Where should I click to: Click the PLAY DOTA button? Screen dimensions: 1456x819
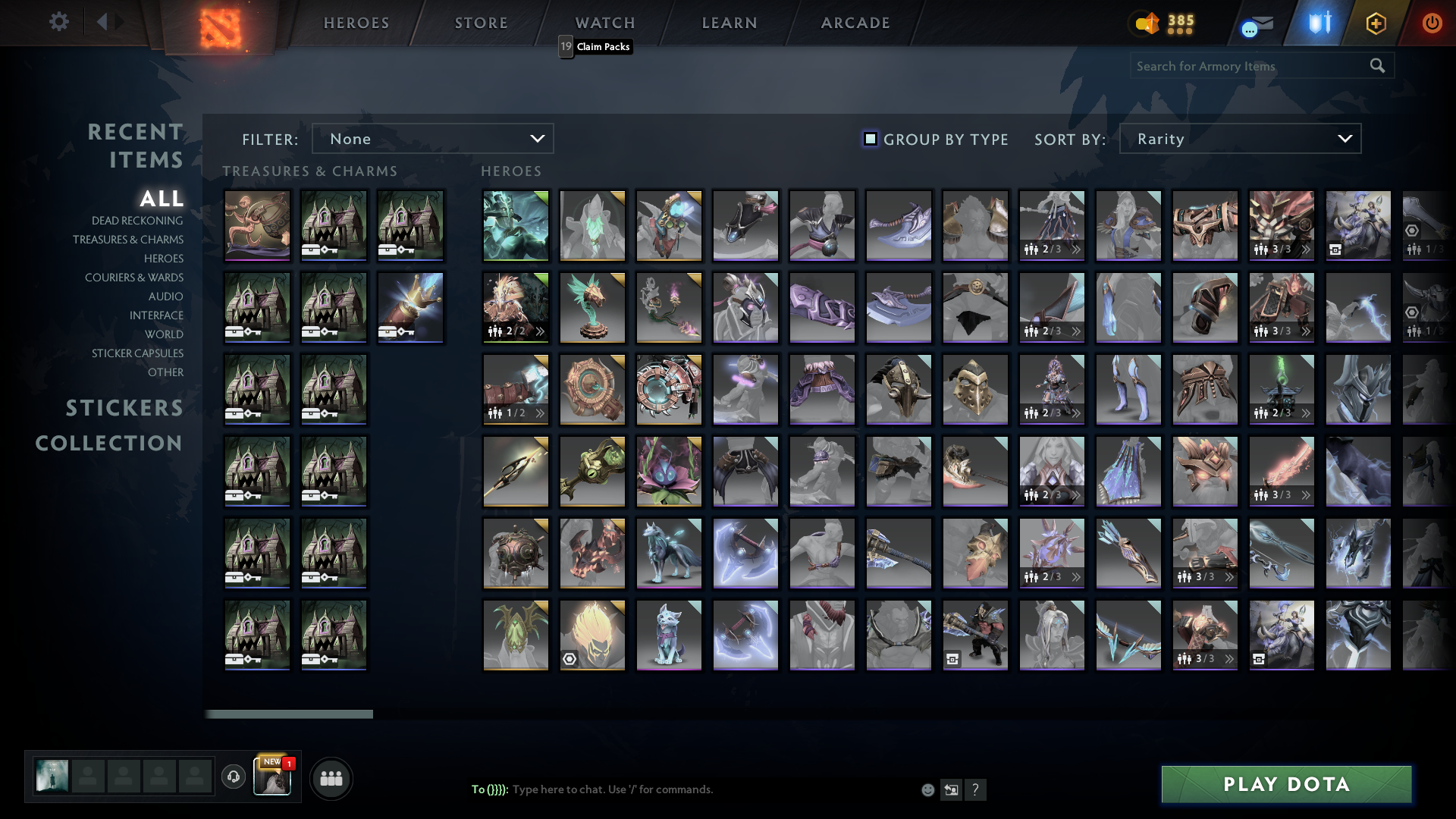click(x=1285, y=785)
